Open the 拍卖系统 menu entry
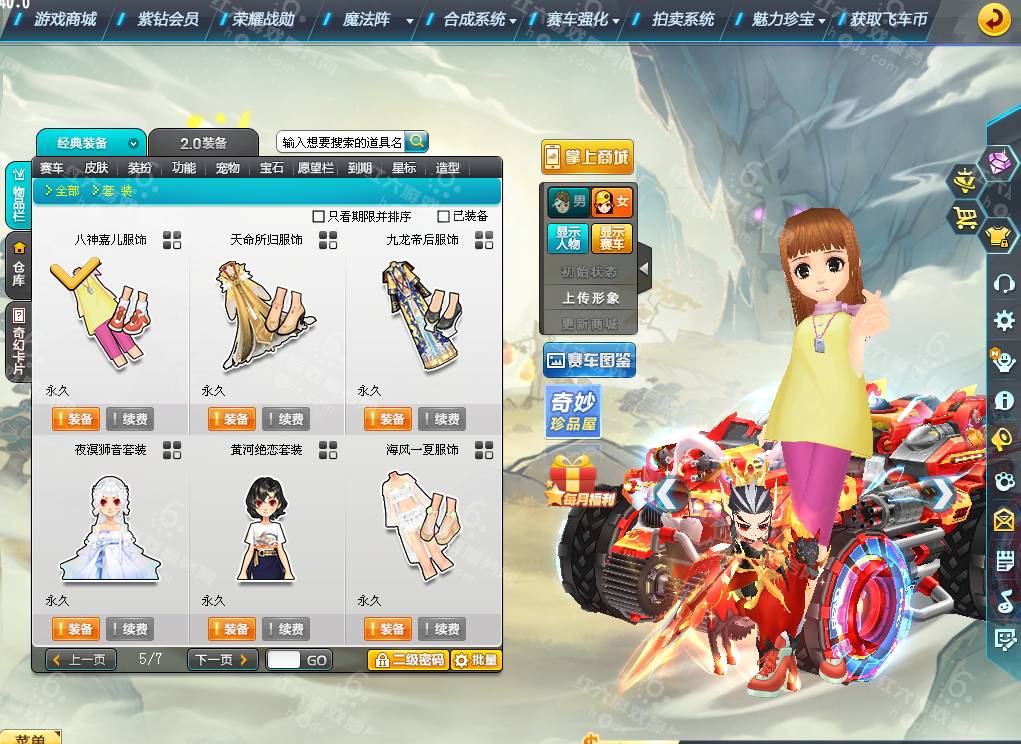 tap(683, 19)
